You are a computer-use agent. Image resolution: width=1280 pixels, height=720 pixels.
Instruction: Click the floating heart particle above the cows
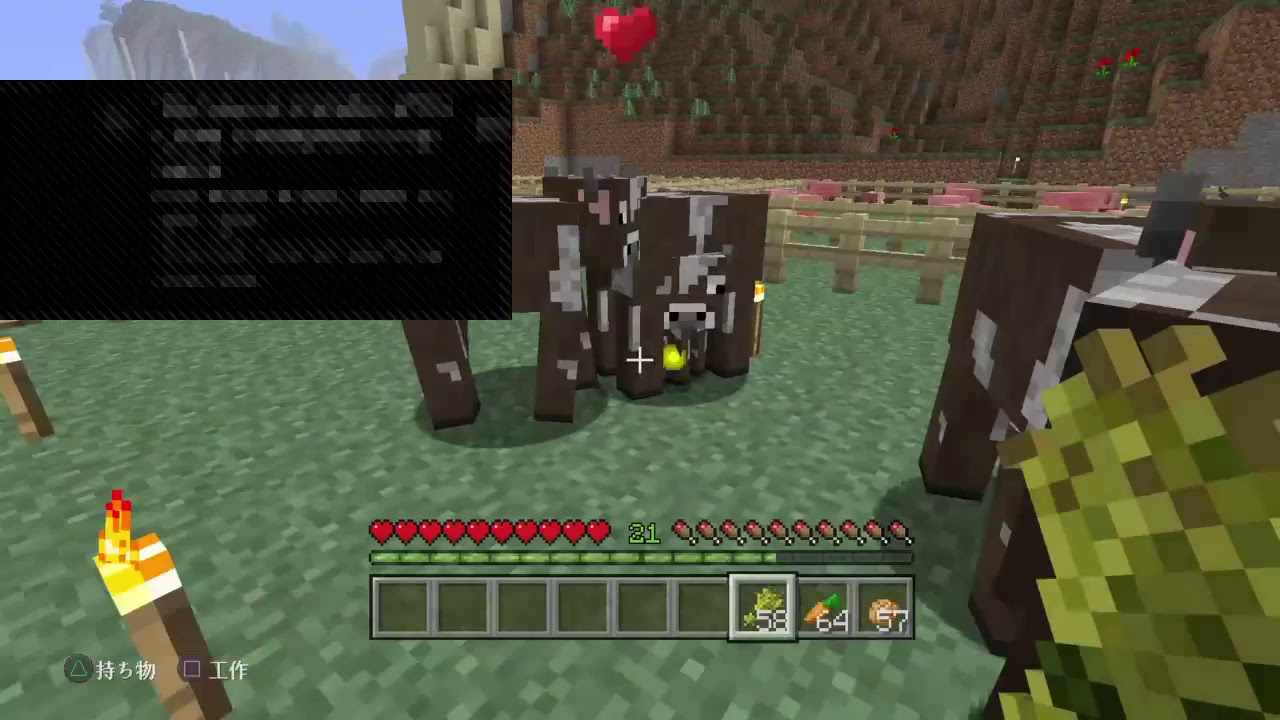[x=625, y=33]
